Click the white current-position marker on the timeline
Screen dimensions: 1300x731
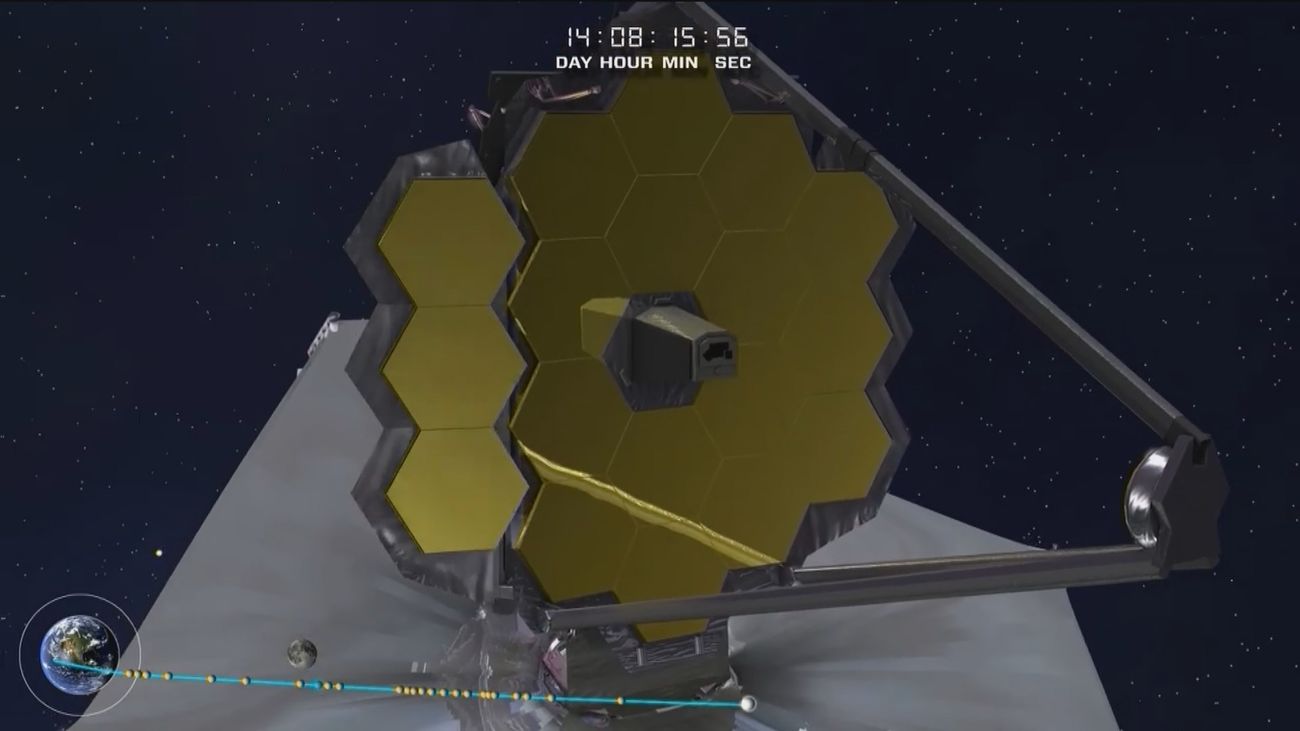[x=747, y=704]
